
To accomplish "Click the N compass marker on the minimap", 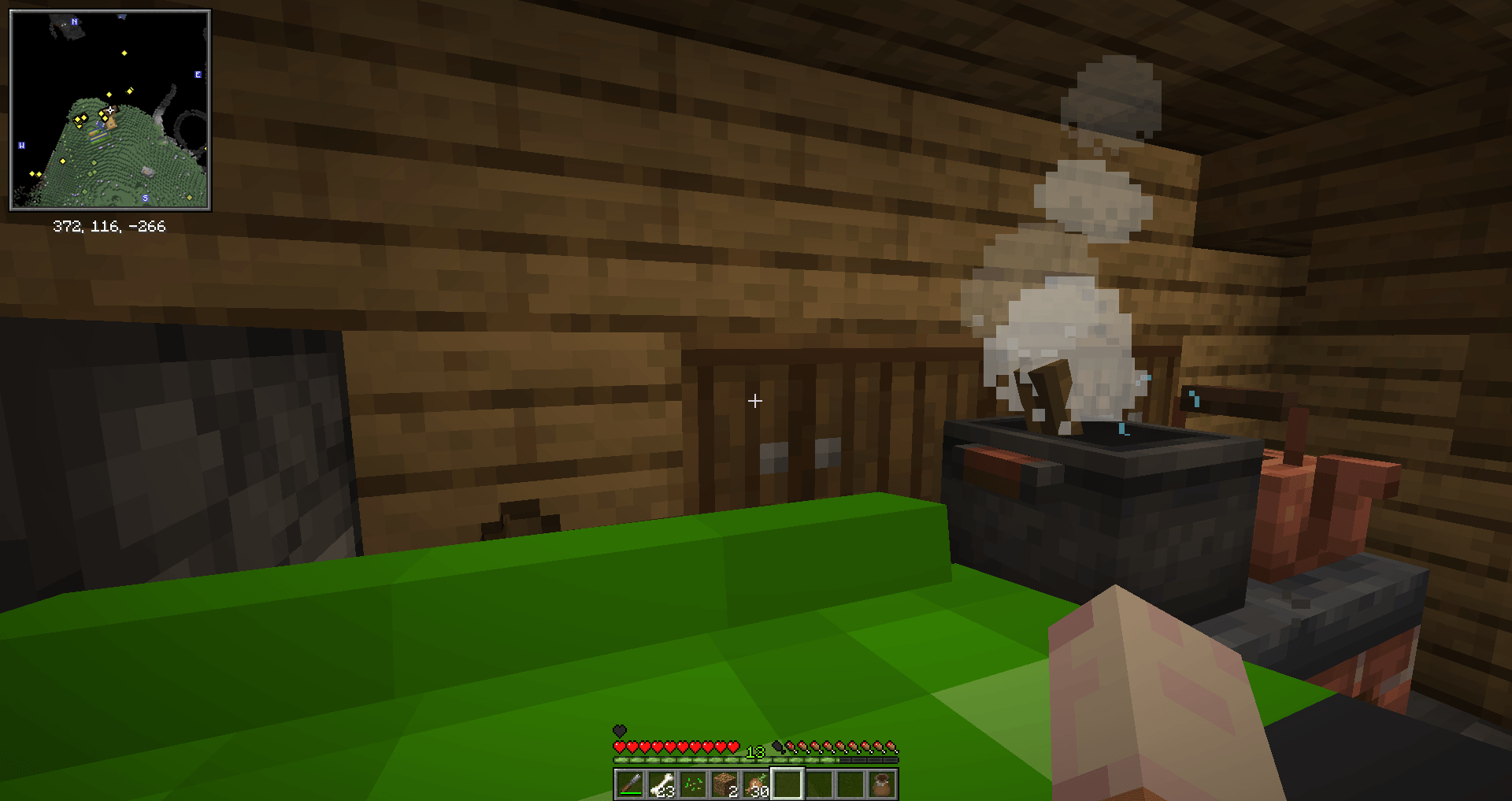I will 74,22.
